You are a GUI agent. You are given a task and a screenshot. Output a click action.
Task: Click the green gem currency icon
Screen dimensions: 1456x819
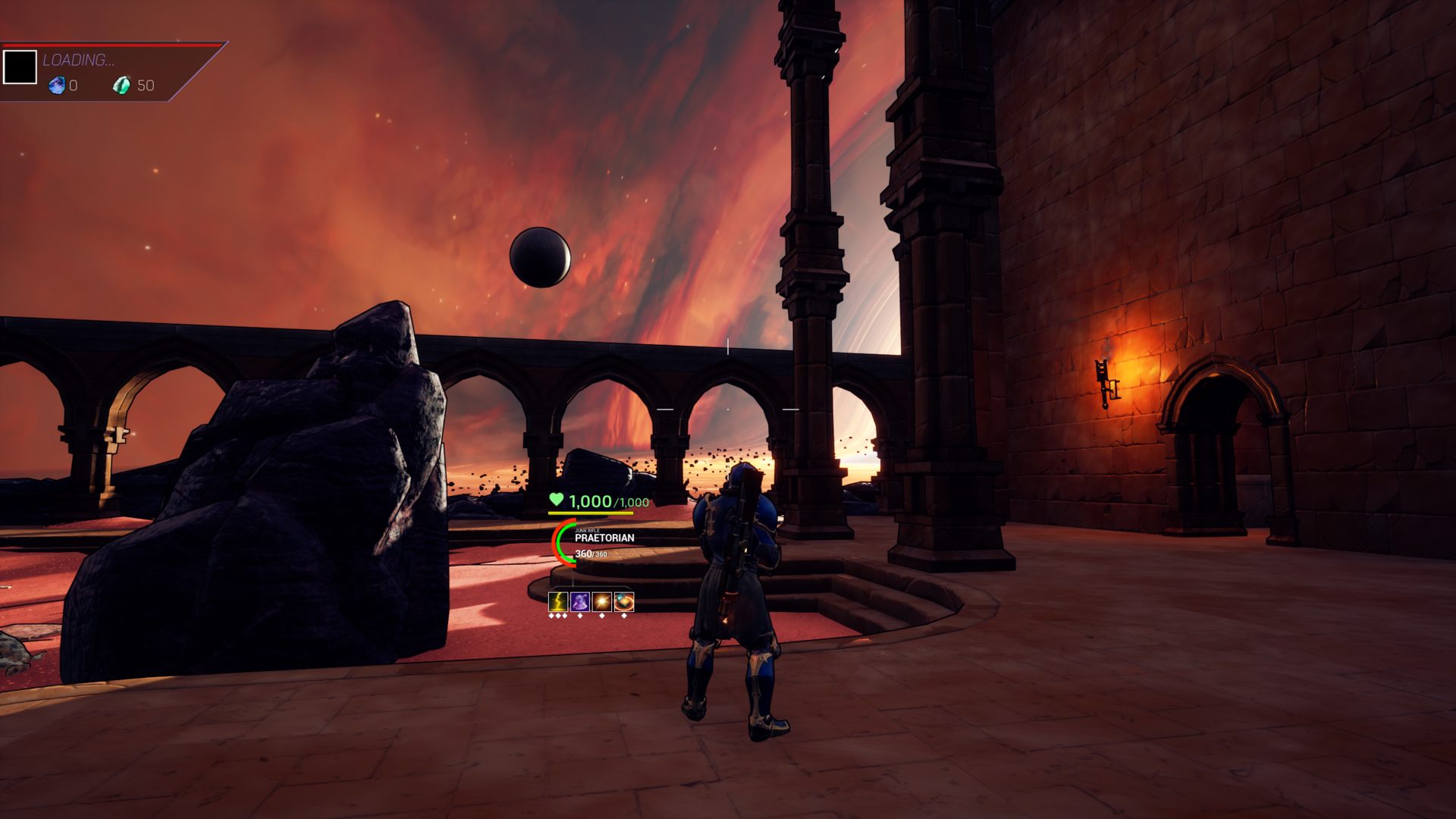[x=121, y=86]
